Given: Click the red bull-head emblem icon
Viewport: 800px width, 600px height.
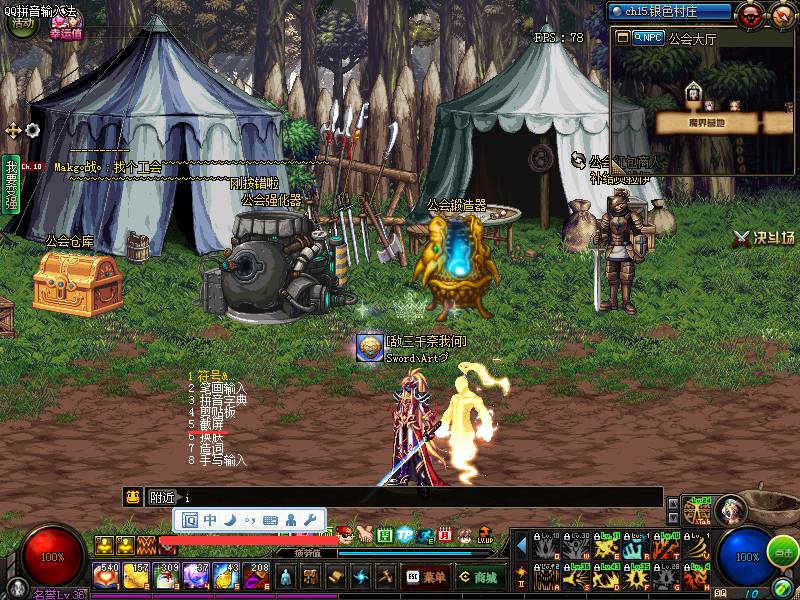Looking at the screenshot, I should [749, 13].
